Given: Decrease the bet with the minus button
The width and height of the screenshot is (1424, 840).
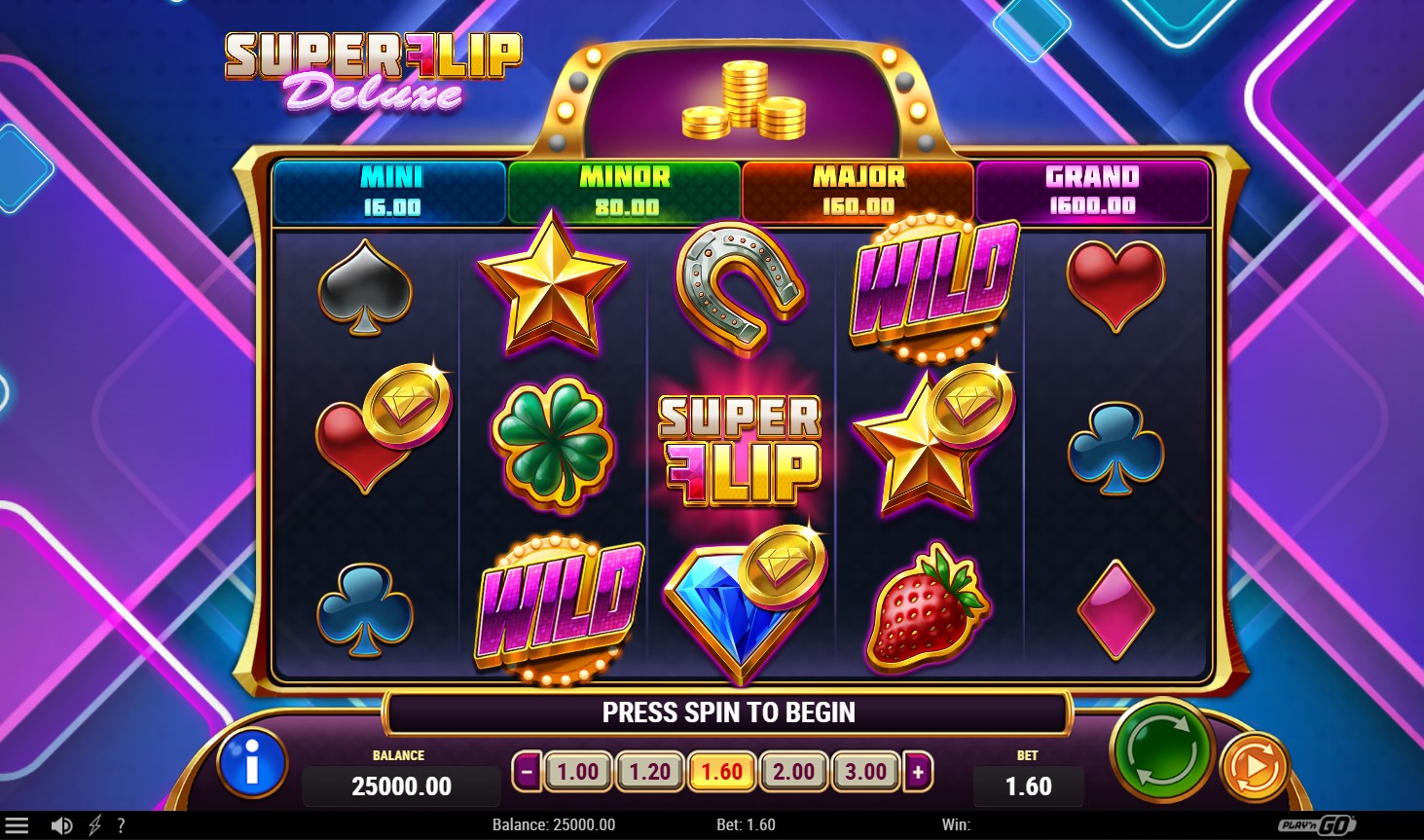Looking at the screenshot, I should click(527, 773).
